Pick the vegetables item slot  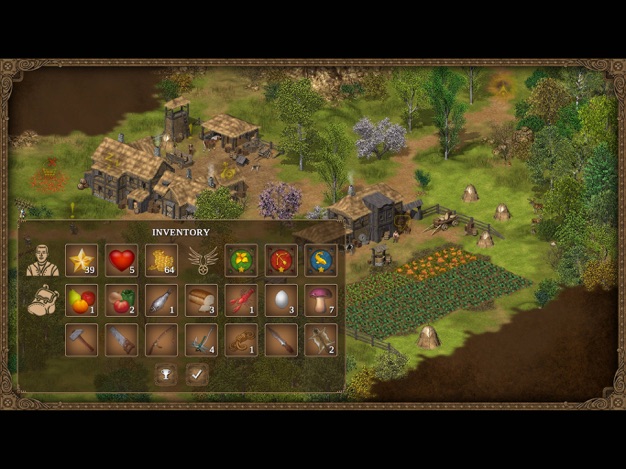[121, 300]
